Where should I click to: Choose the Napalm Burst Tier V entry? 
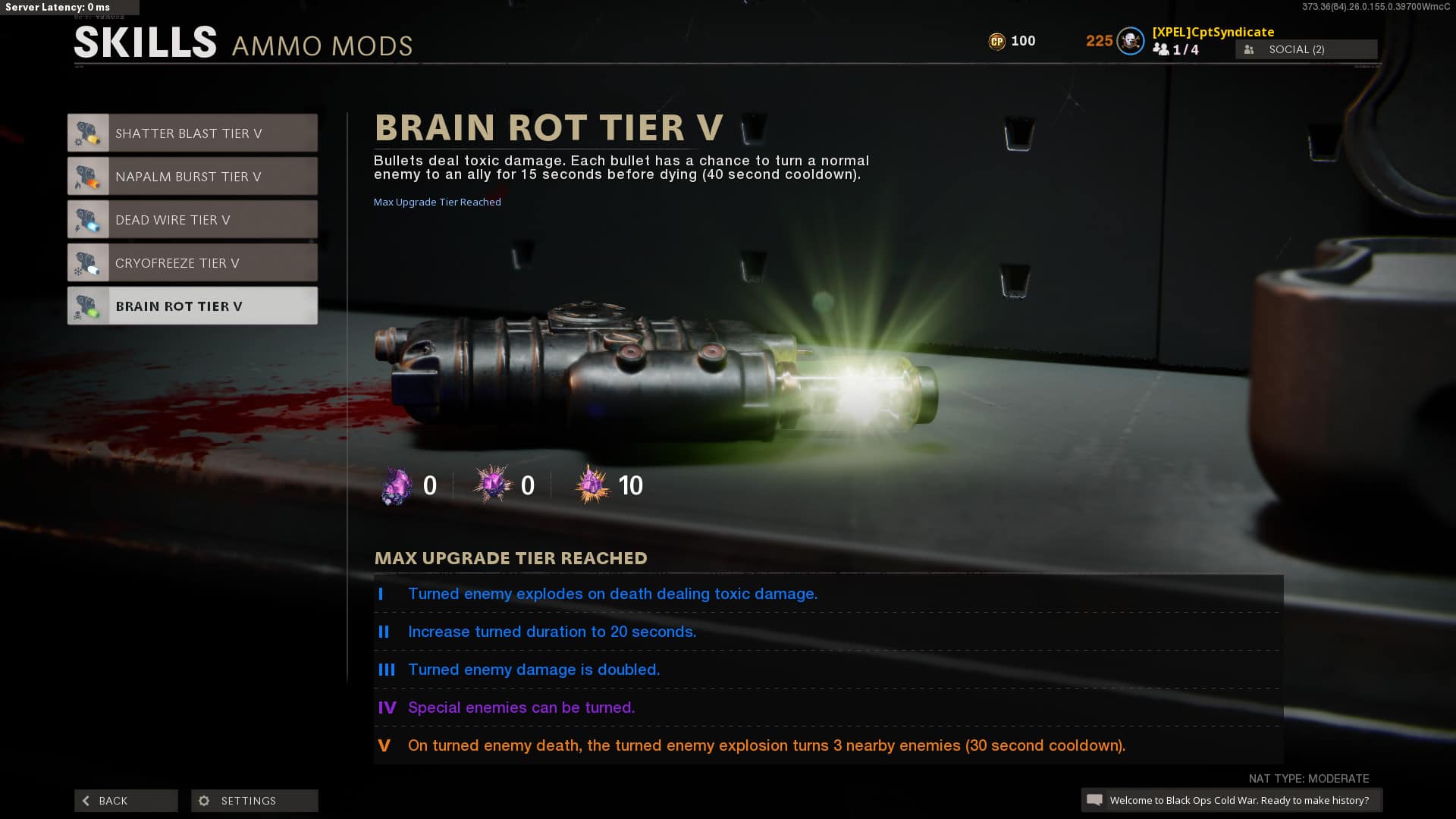tap(192, 177)
